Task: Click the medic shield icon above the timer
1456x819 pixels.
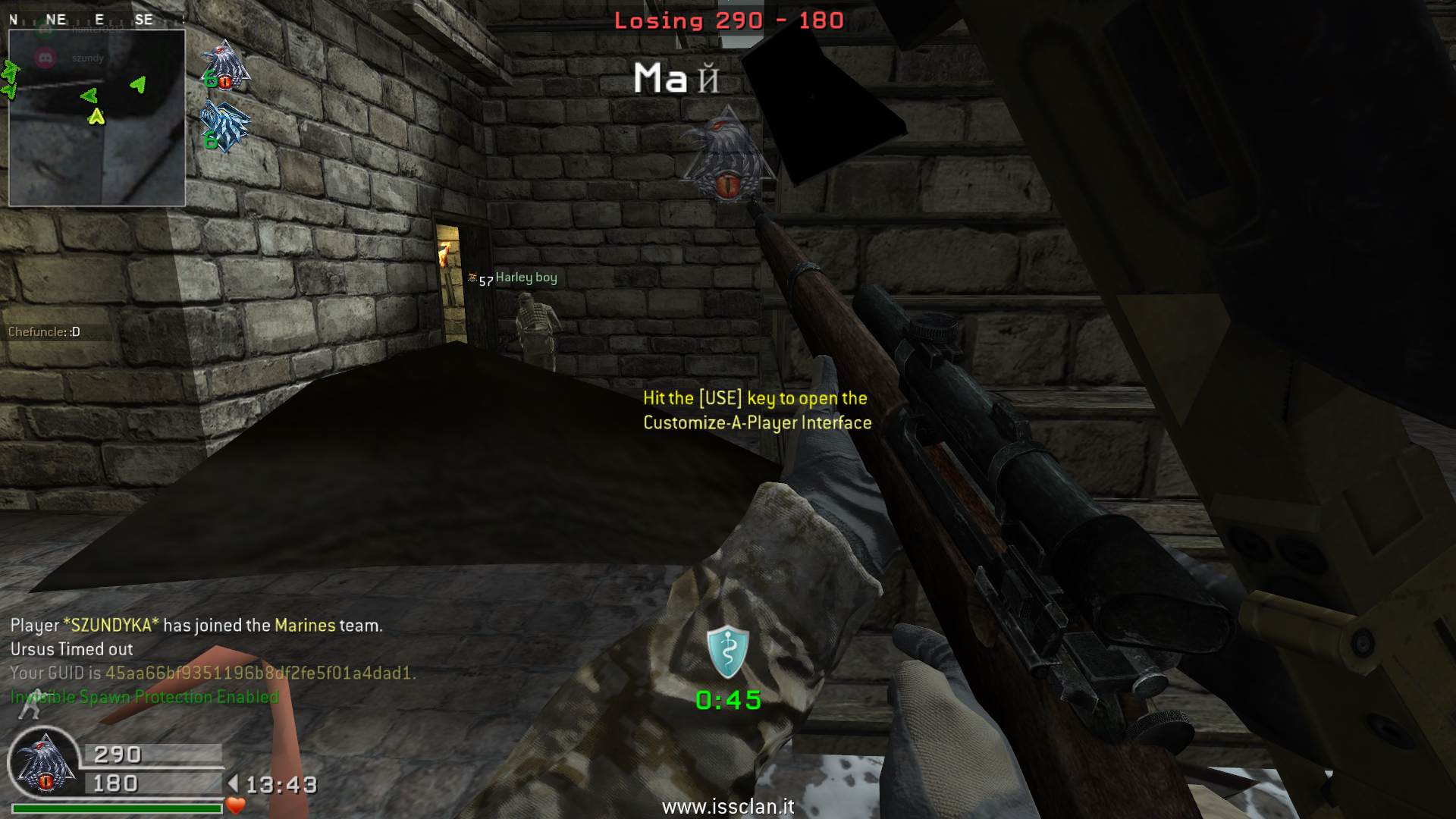Action: (727, 651)
